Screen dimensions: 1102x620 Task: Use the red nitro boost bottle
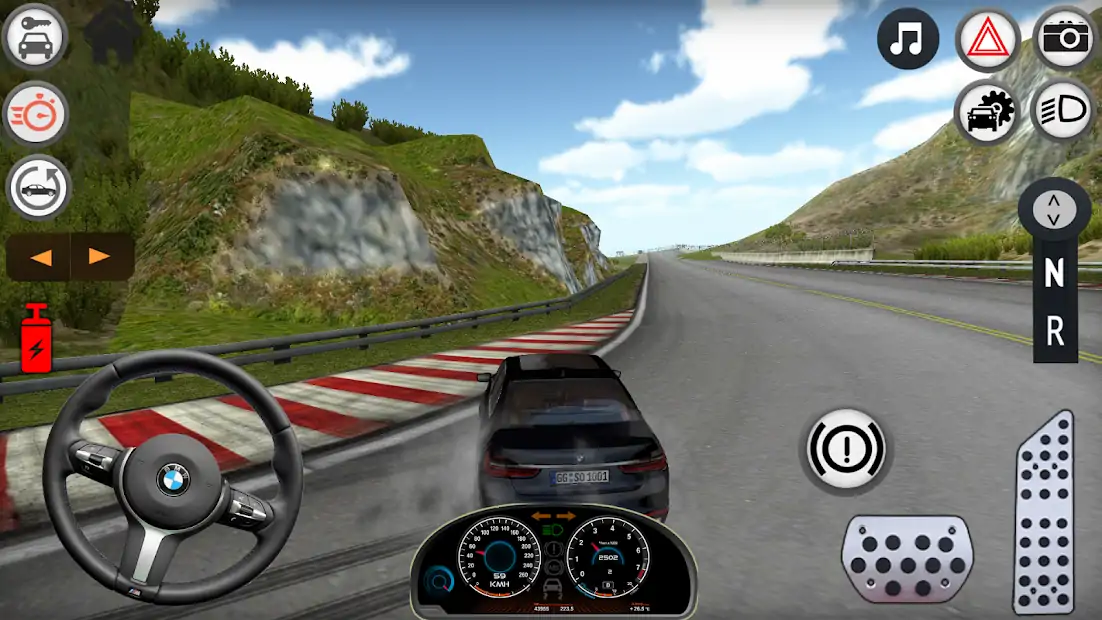pos(36,337)
